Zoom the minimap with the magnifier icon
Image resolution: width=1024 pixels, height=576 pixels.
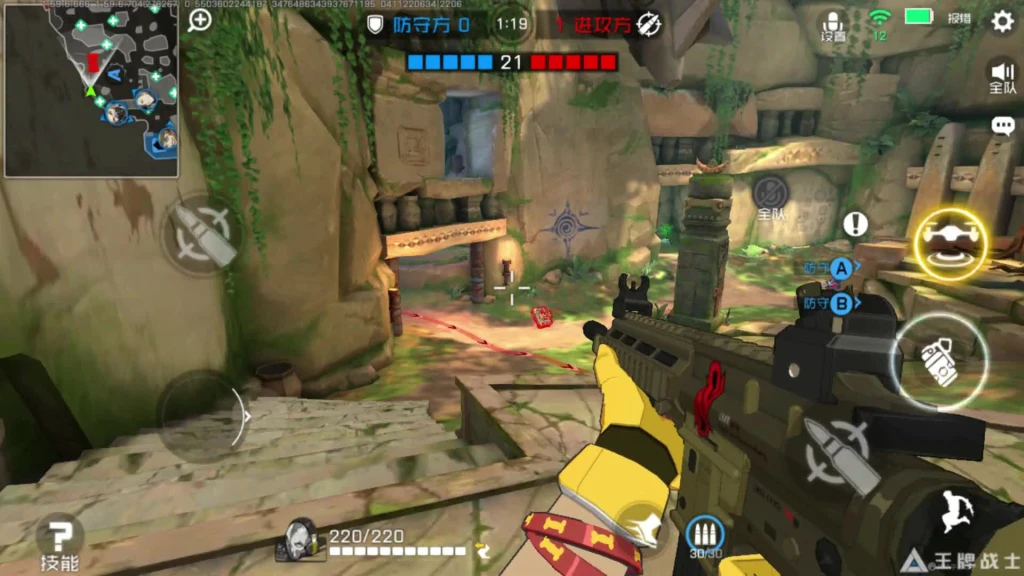point(200,20)
